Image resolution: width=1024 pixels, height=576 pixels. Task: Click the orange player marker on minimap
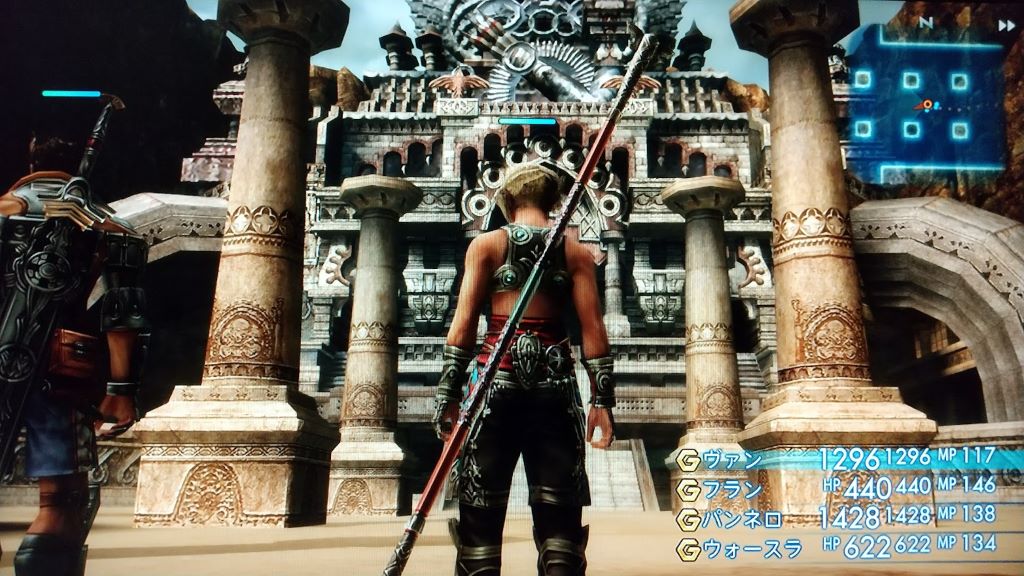click(x=927, y=104)
